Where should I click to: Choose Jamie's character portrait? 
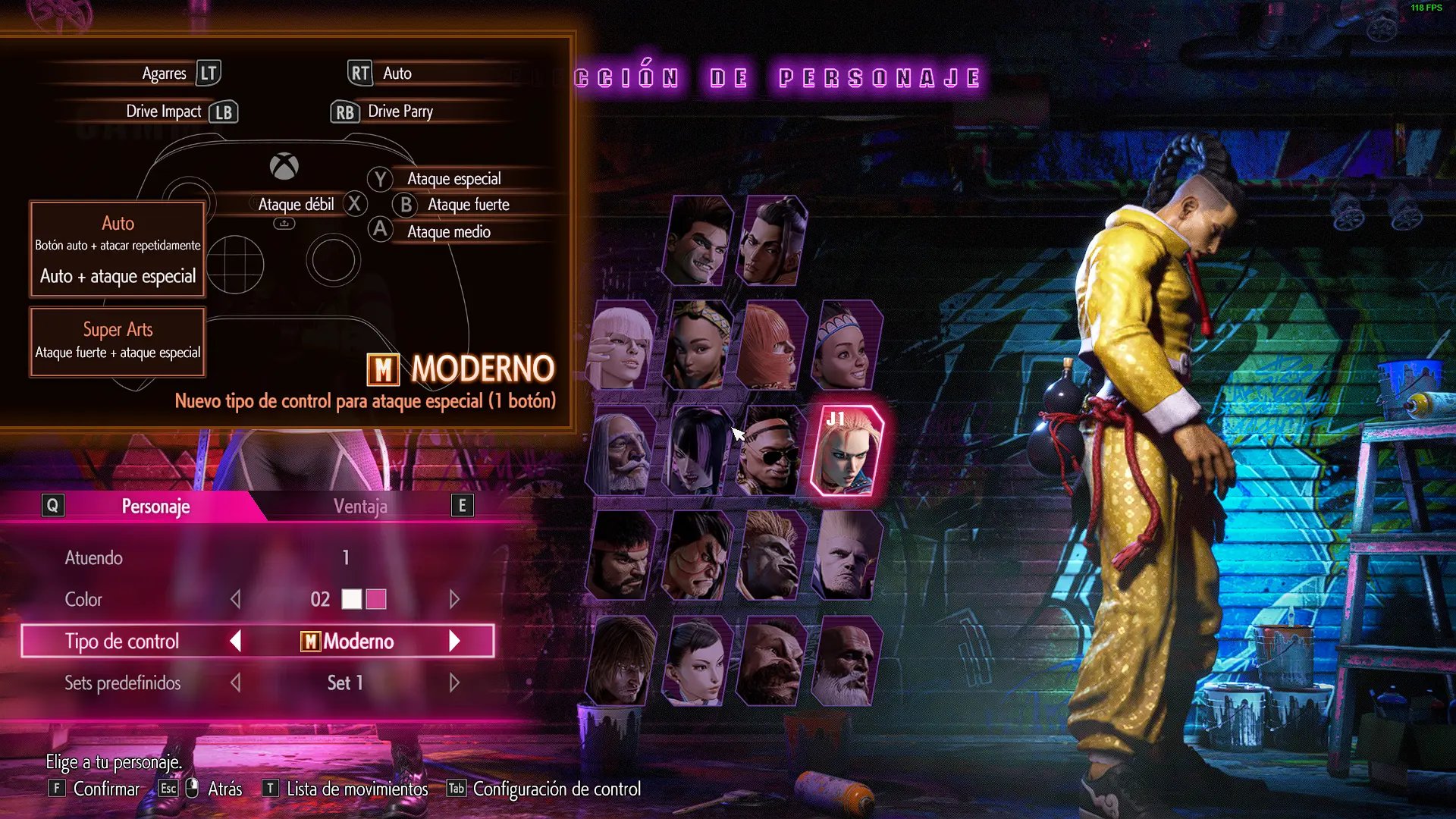click(771, 241)
